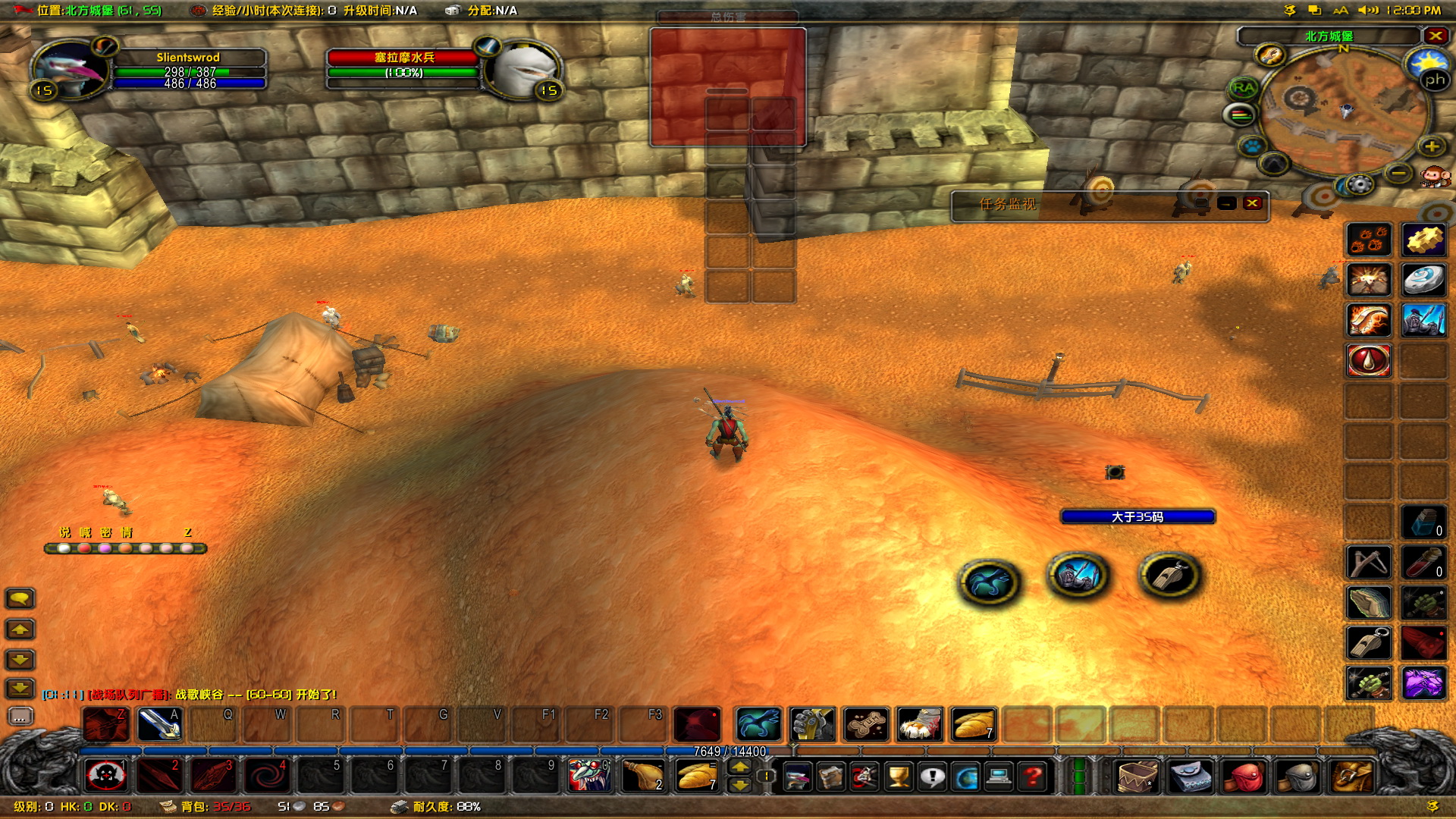The height and width of the screenshot is (819, 1456).
Task: Open system menu via computer icon
Action: click(998, 776)
